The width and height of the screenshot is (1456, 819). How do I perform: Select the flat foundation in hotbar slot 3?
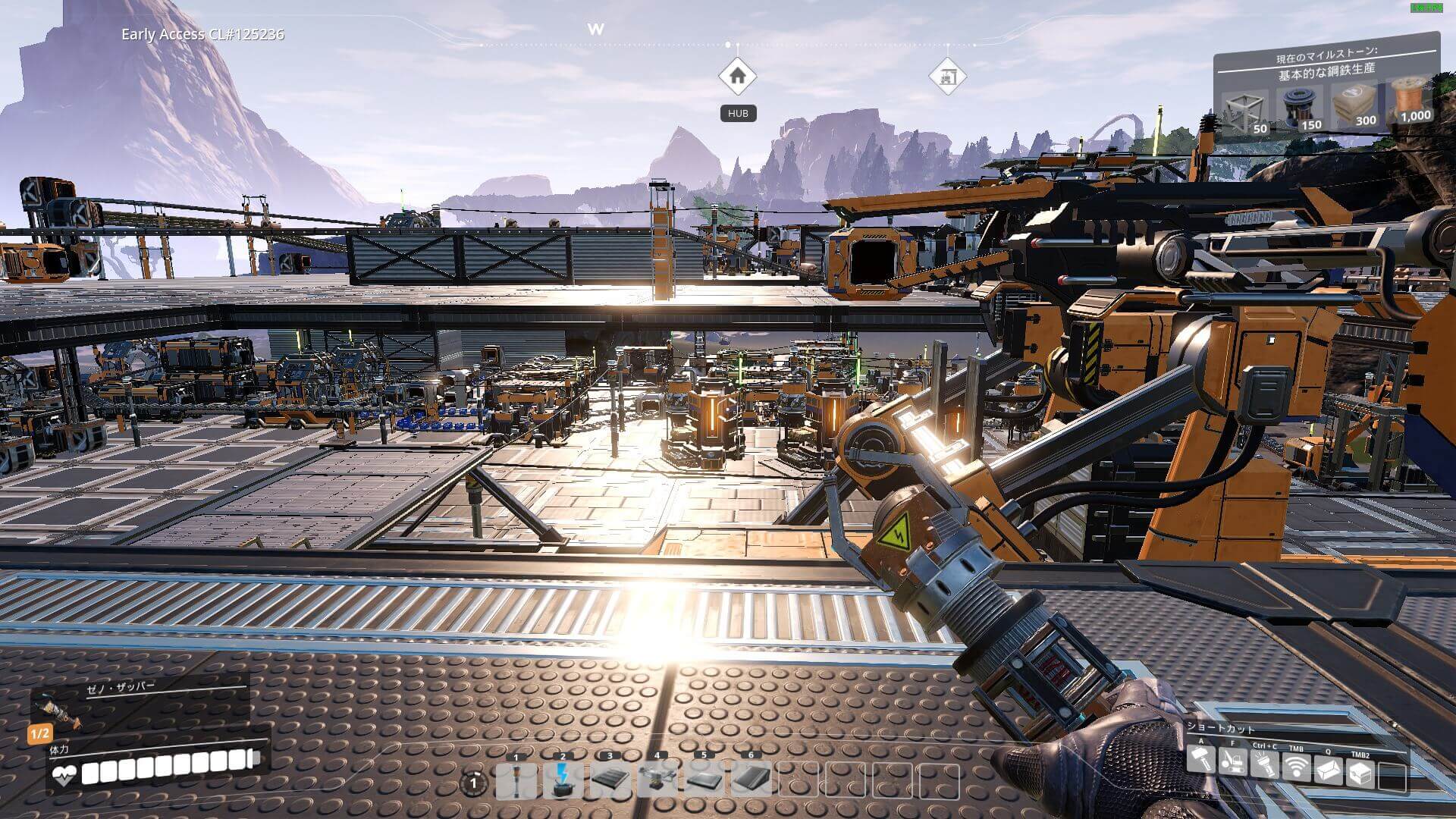click(x=610, y=780)
